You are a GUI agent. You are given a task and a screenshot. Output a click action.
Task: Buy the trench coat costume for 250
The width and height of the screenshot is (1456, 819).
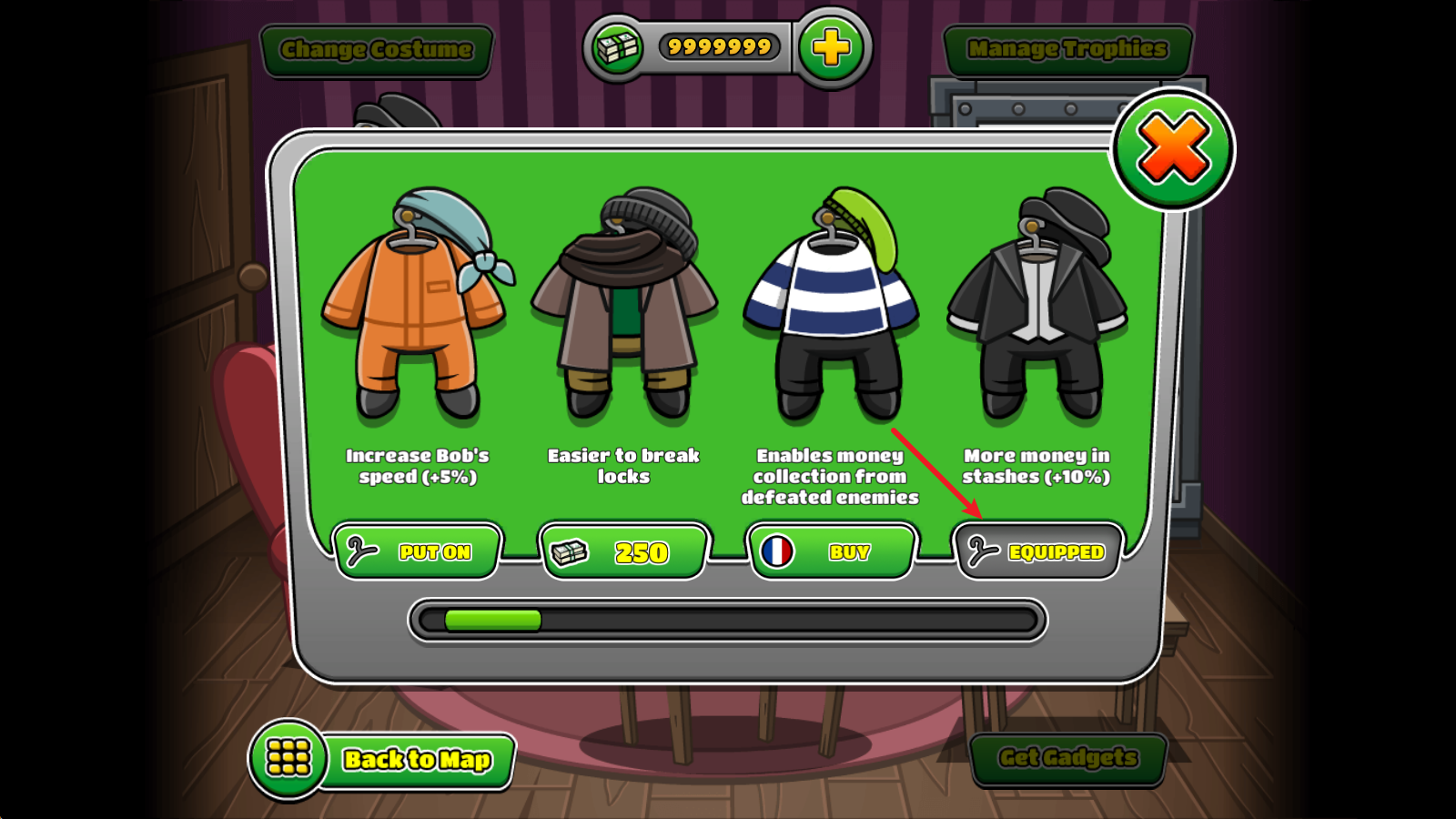coord(623,551)
